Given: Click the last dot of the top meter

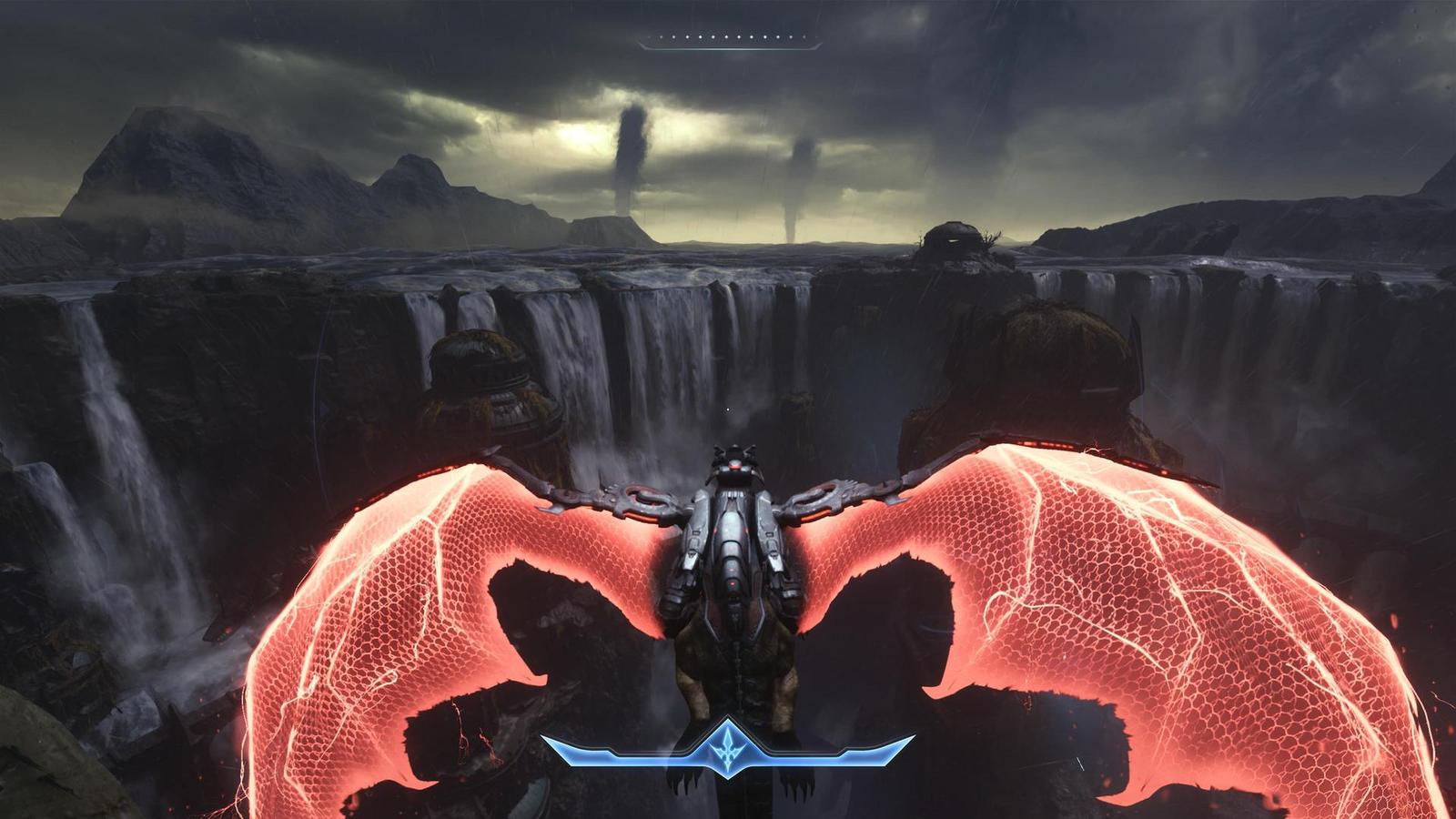Looking at the screenshot, I should click(804, 36).
